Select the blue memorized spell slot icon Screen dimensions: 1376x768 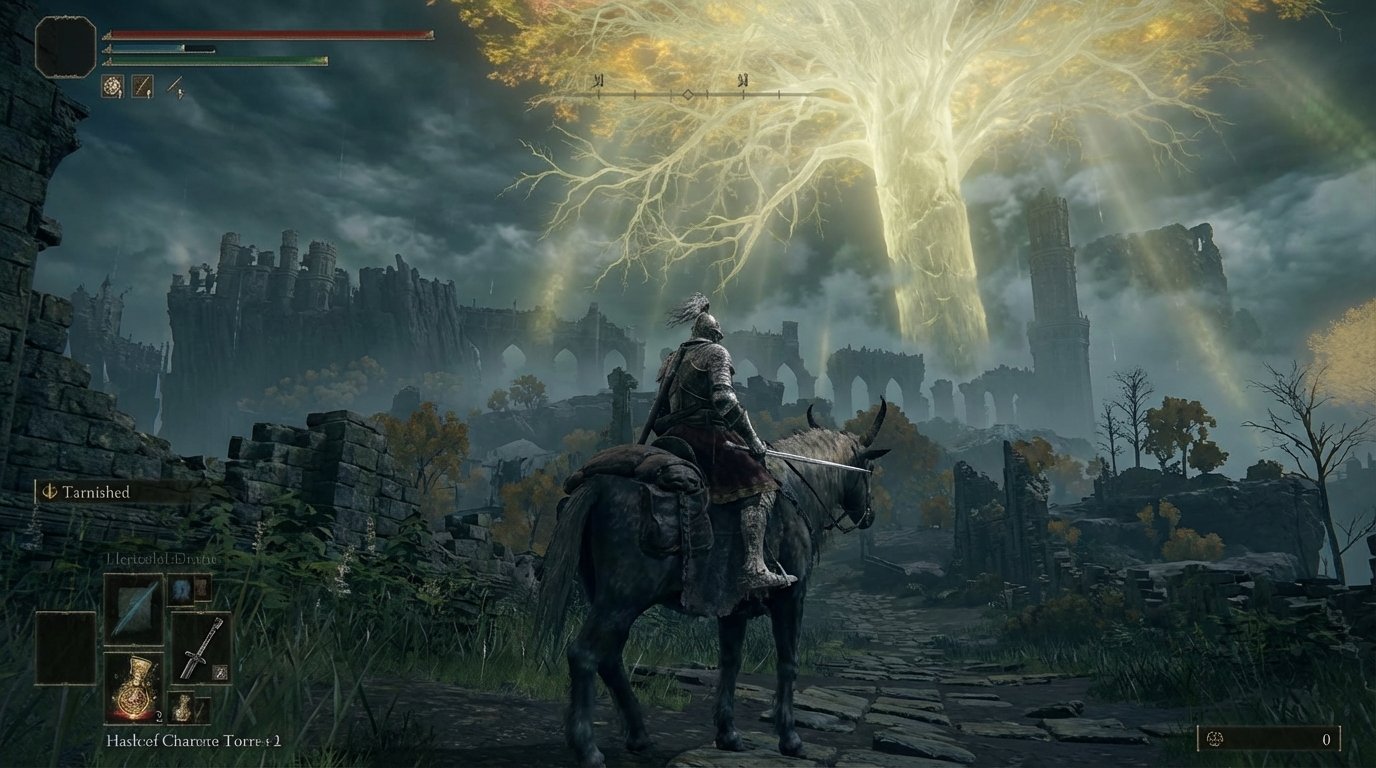(x=182, y=590)
